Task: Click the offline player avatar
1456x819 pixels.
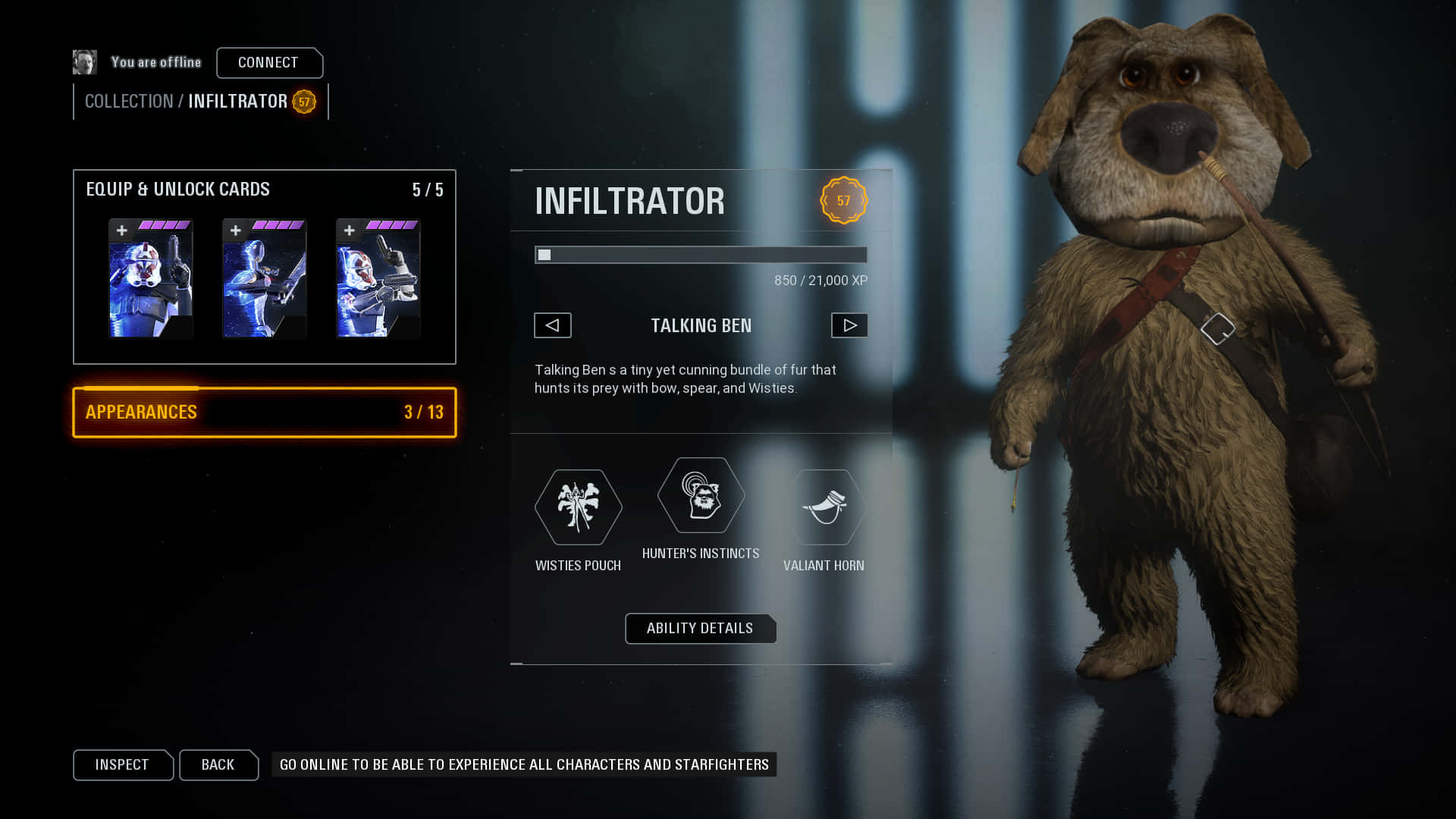Action: [85, 62]
